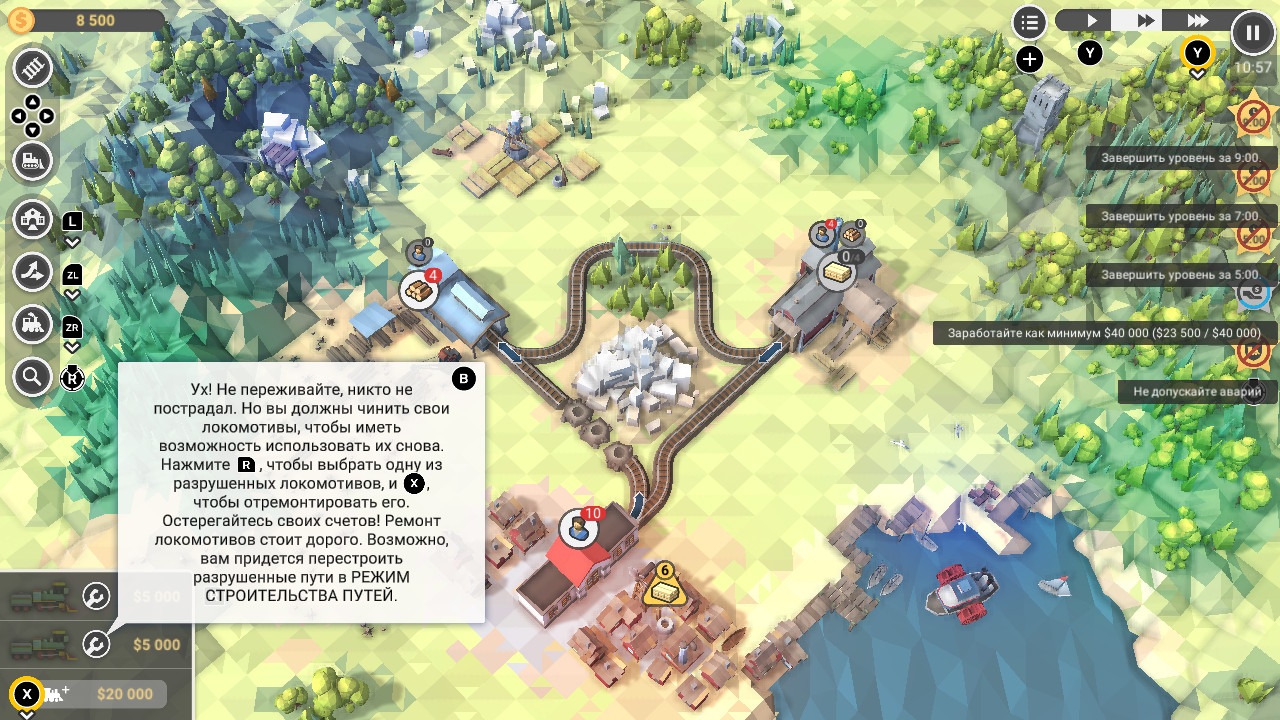
Task: Select the 'Не допускайте аварий' objective
Action: [1197, 392]
